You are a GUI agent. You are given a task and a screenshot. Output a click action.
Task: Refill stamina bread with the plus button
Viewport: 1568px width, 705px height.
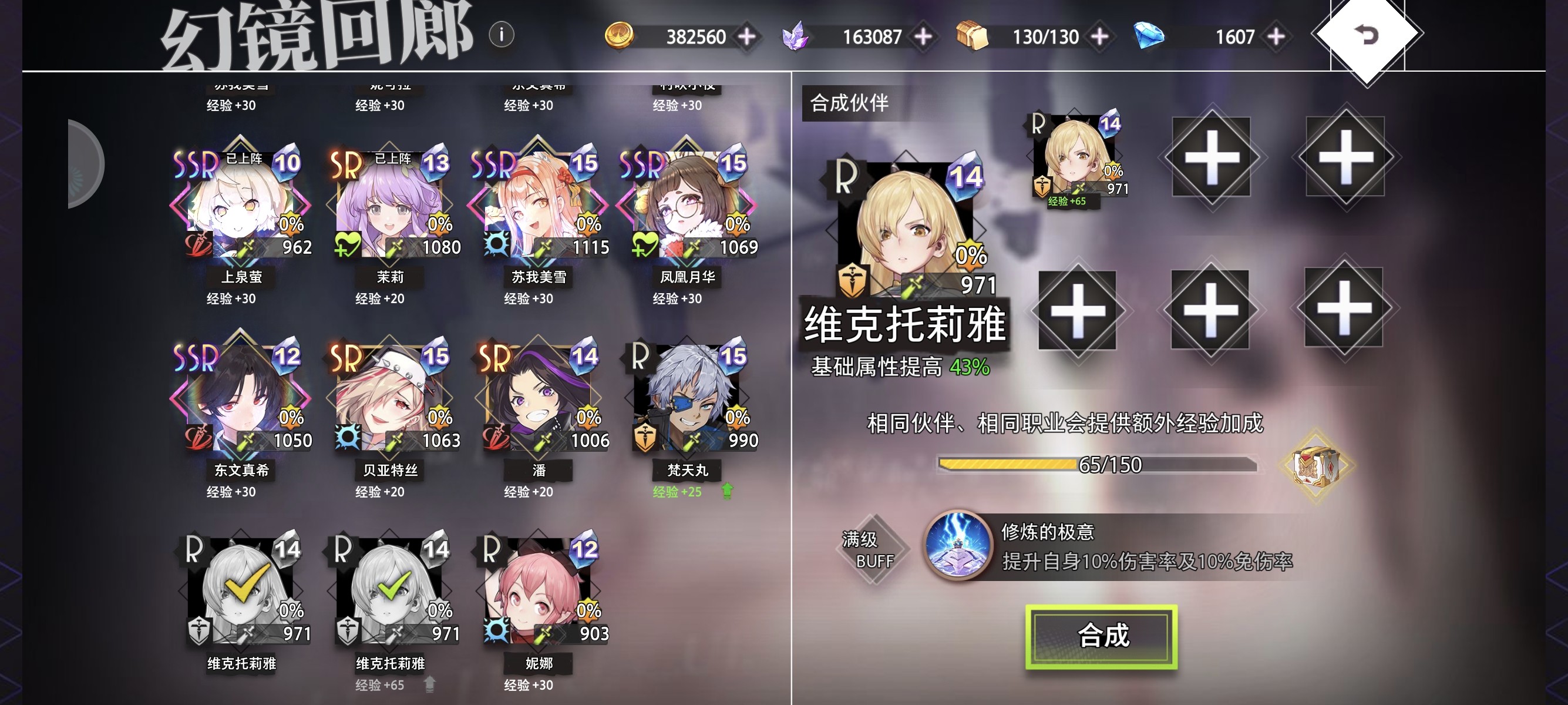pyautogui.click(x=1099, y=36)
